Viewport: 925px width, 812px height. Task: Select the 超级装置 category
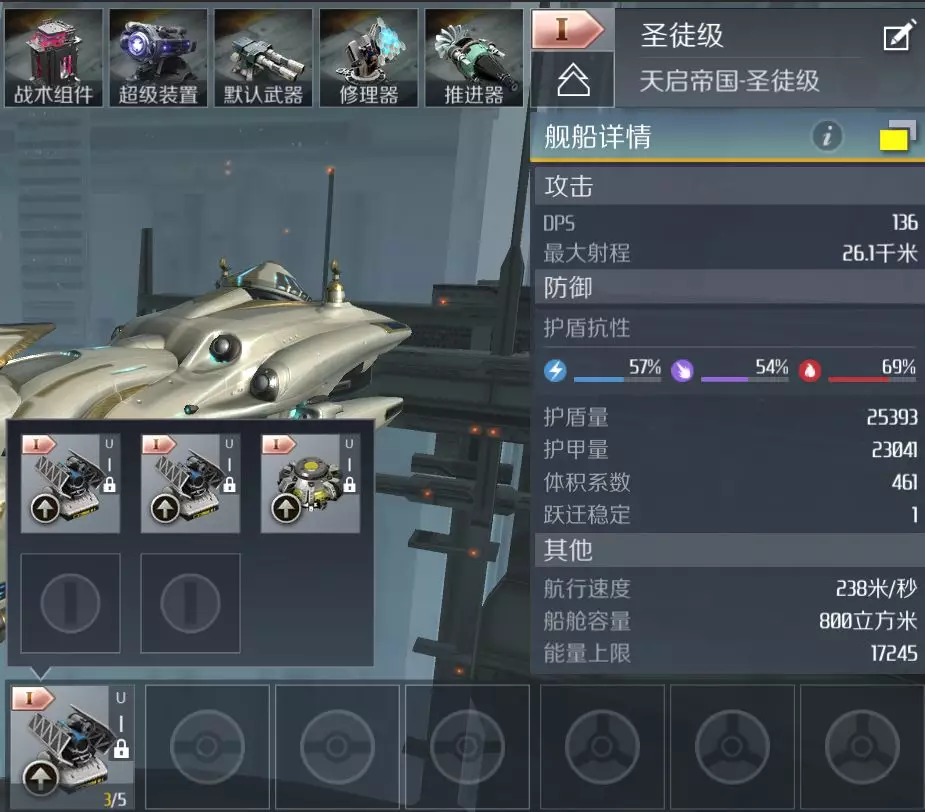158,57
